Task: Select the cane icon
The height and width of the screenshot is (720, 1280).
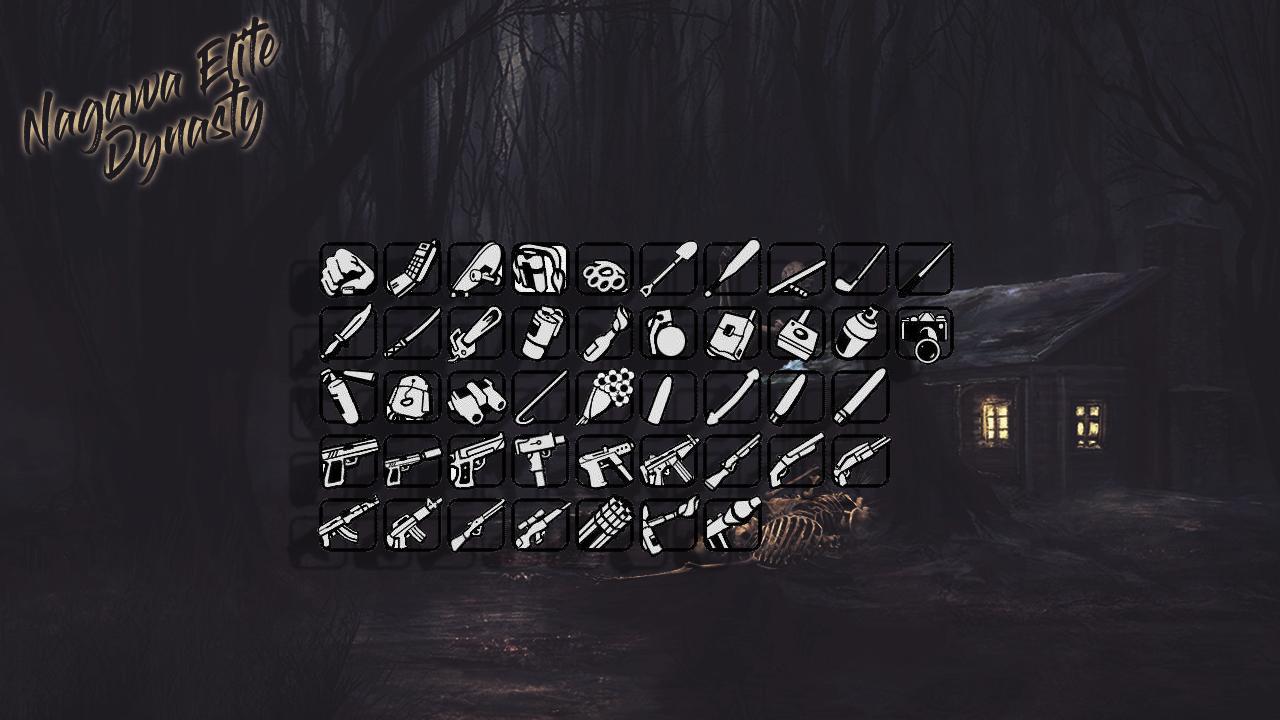Action: (540, 398)
